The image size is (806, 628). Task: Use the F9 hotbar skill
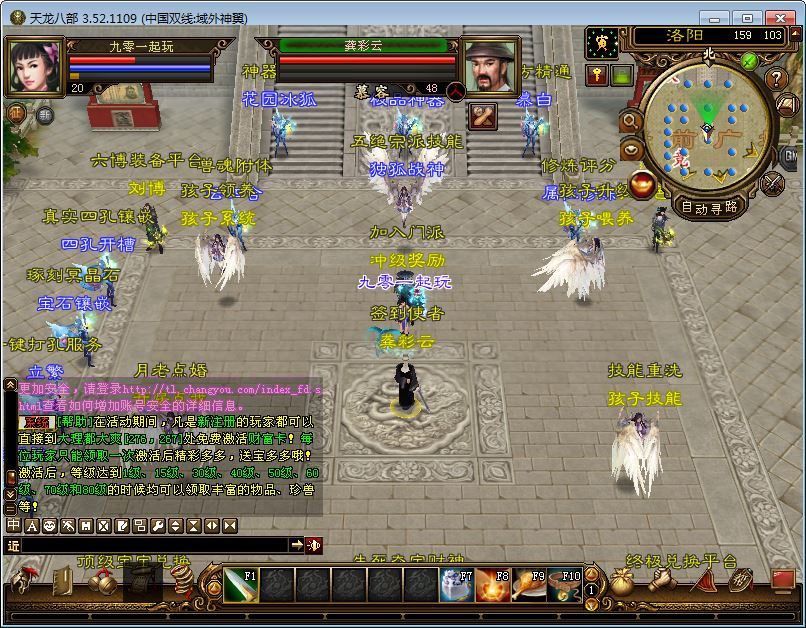[529, 584]
